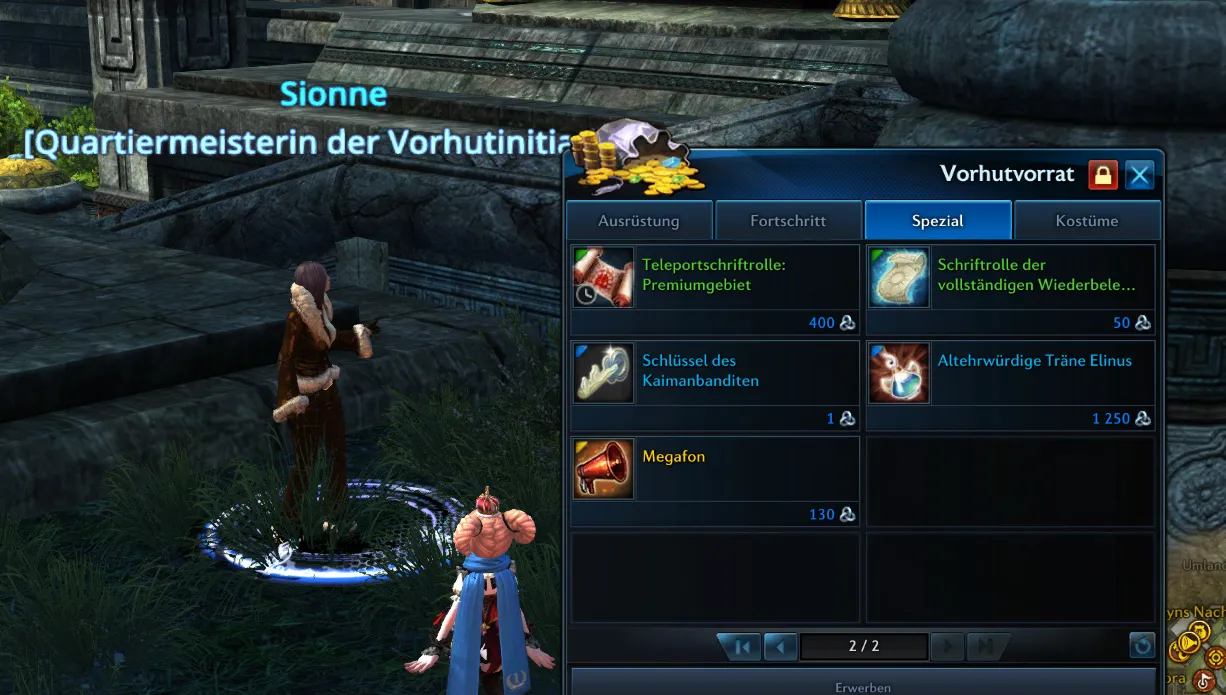Go to the first shop page
The width and height of the screenshot is (1226, 695).
[741, 647]
